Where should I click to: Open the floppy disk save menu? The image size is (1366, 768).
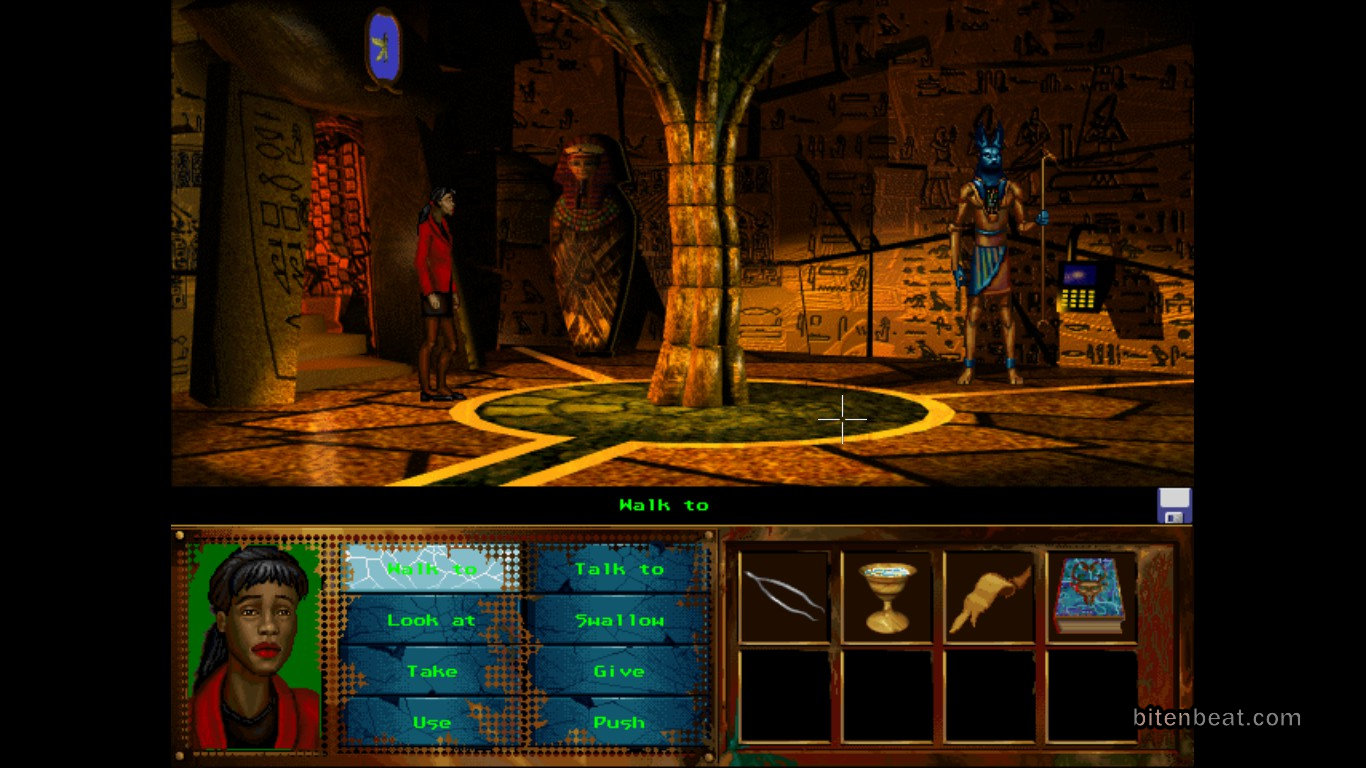pos(1174,506)
